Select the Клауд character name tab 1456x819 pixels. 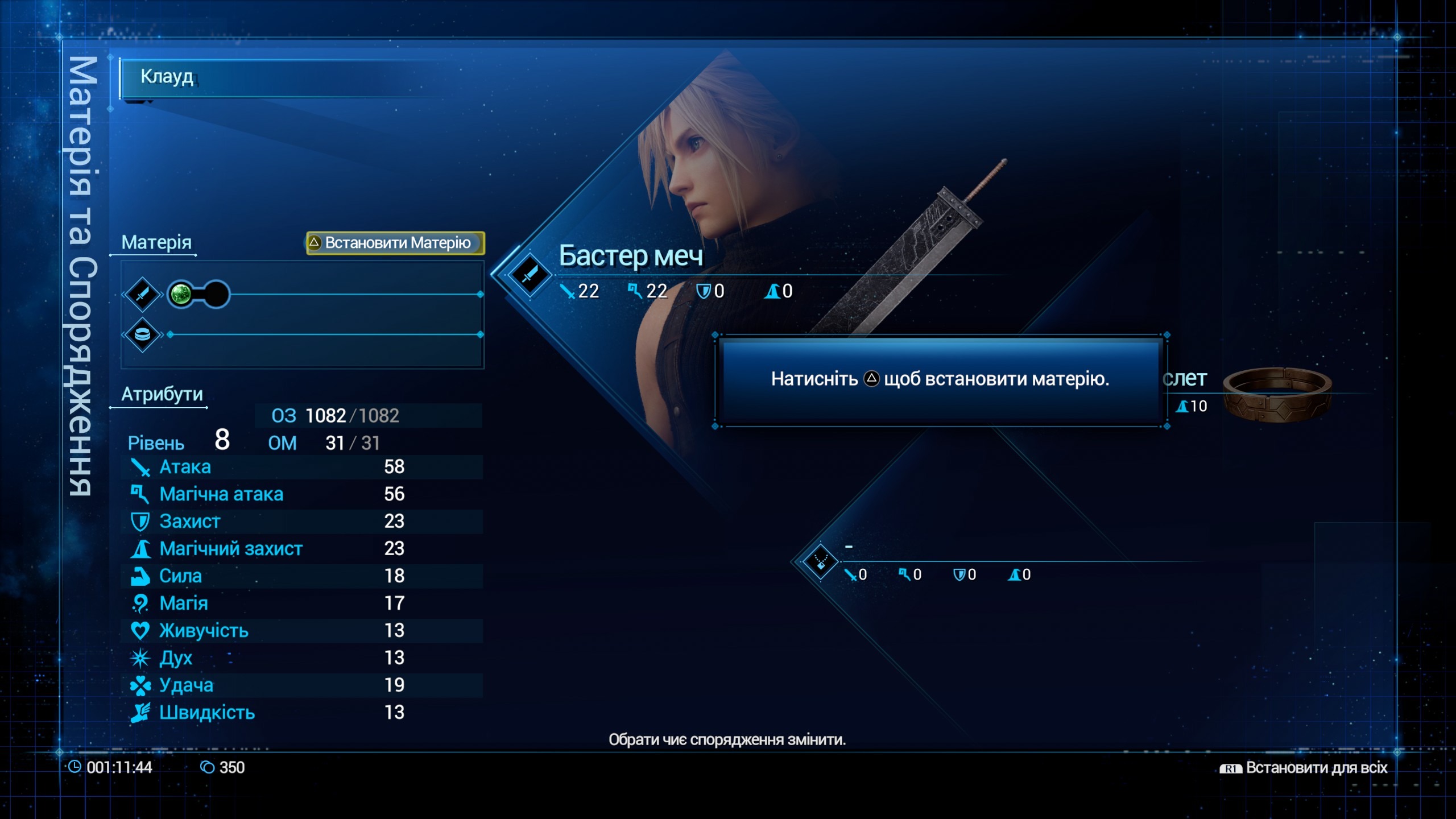pyautogui.click(x=167, y=77)
